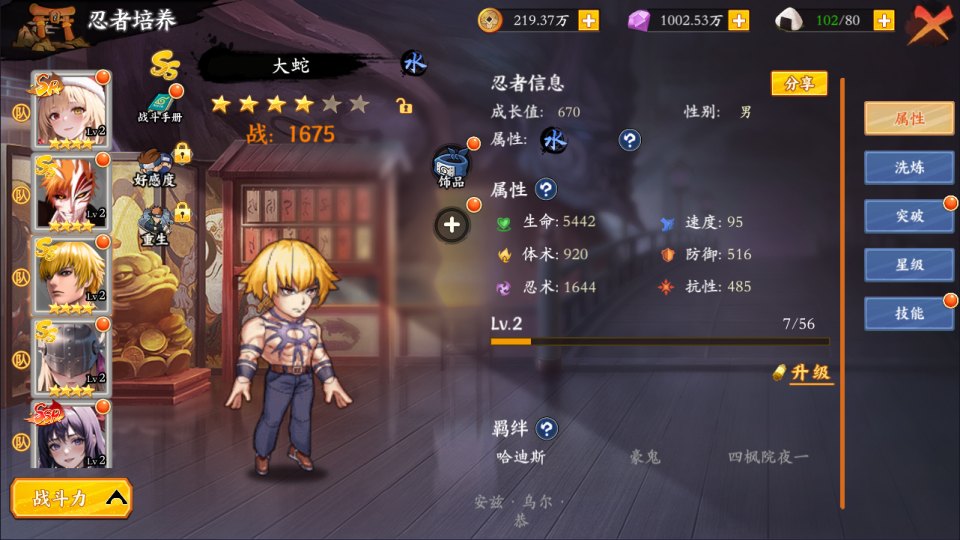Buy more rice ball stamina
This screenshot has height=540, width=960.
883,20
